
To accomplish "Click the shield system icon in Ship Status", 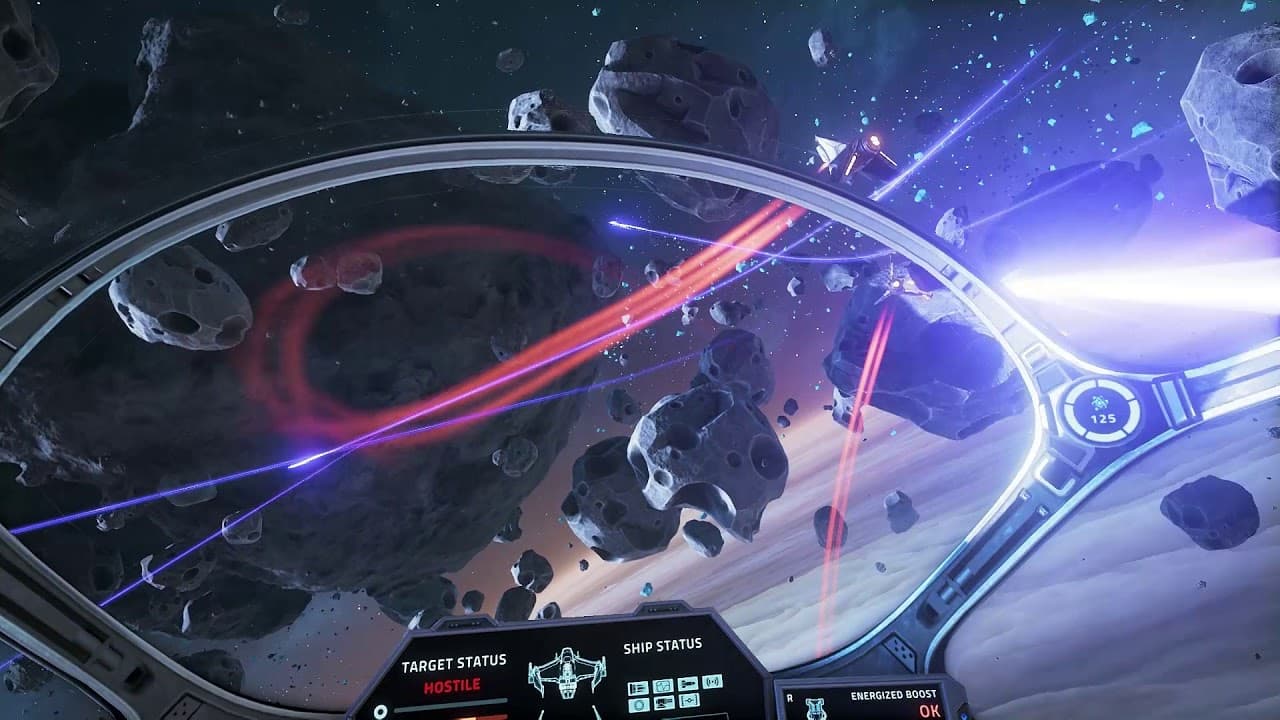I will click(664, 686).
